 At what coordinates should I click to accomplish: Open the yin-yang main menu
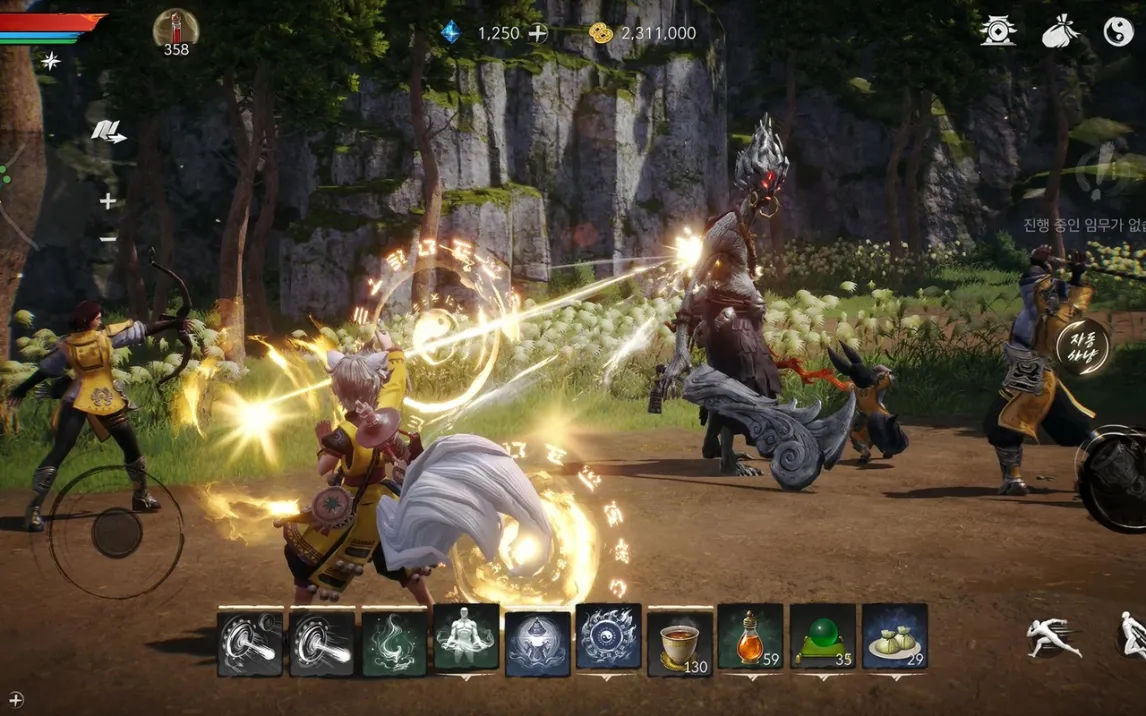coord(1119,33)
